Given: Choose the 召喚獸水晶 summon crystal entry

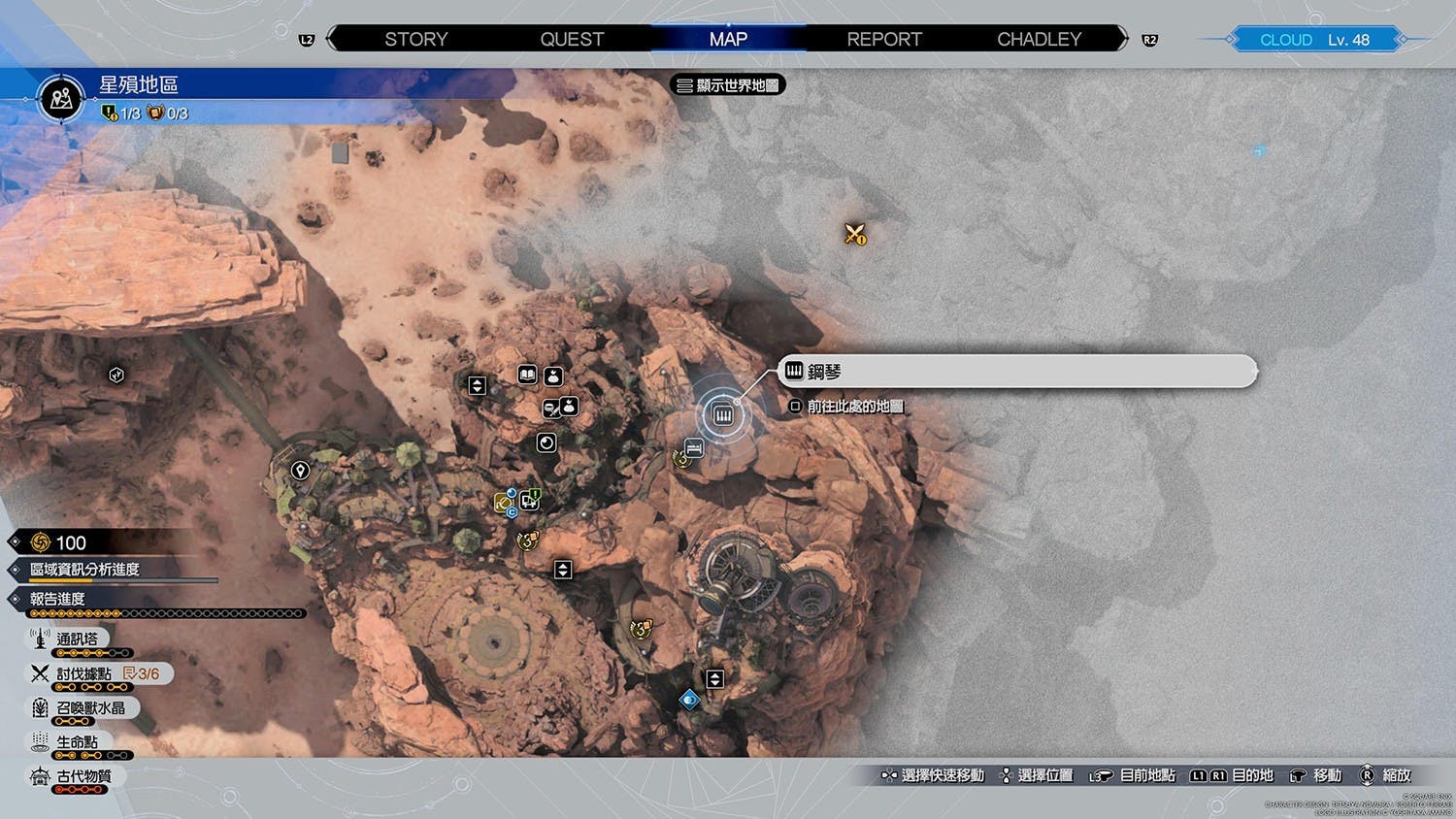Looking at the screenshot, I should [x=89, y=708].
